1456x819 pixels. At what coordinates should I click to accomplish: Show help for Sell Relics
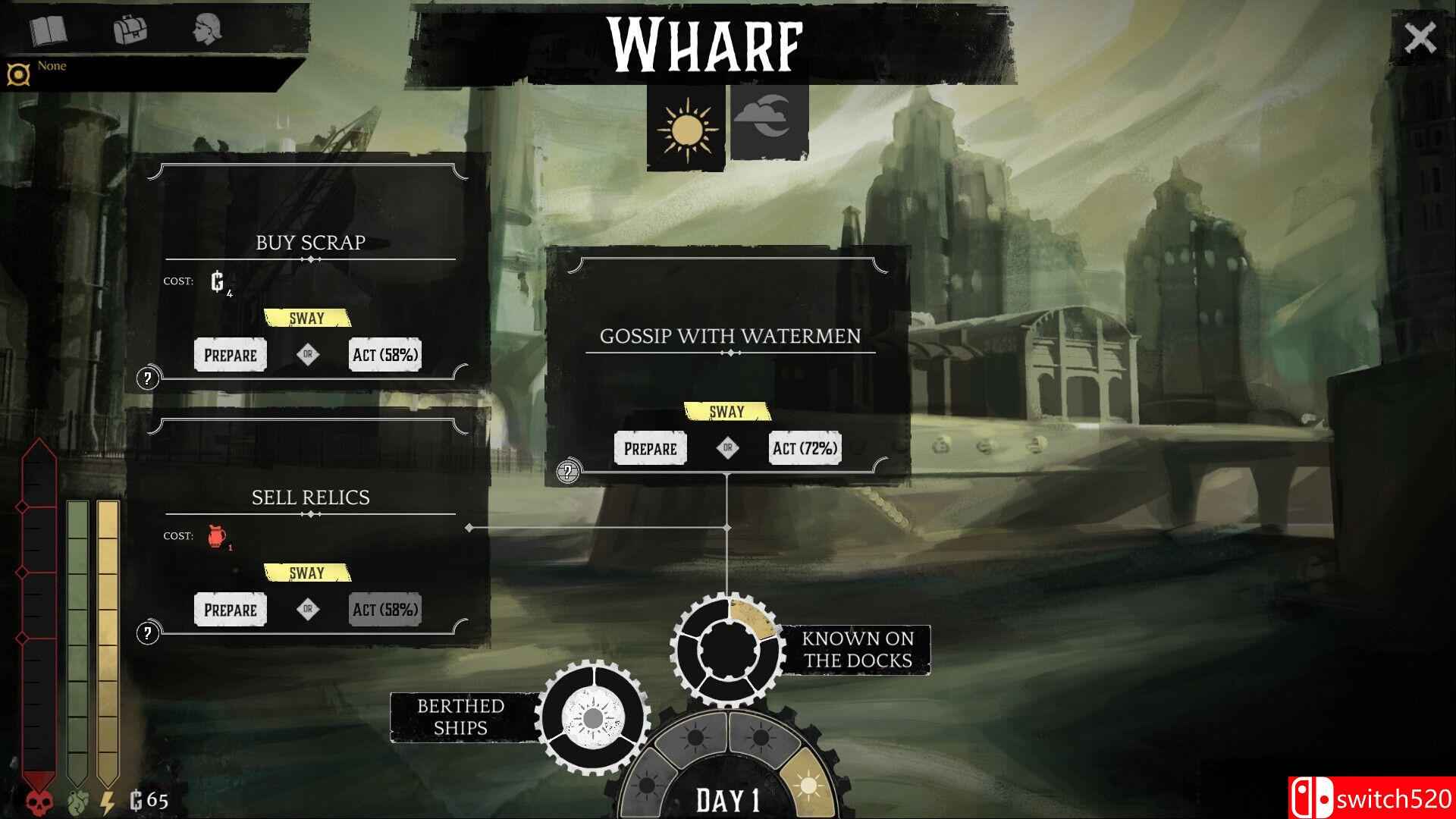pyautogui.click(x=148, y=632)
